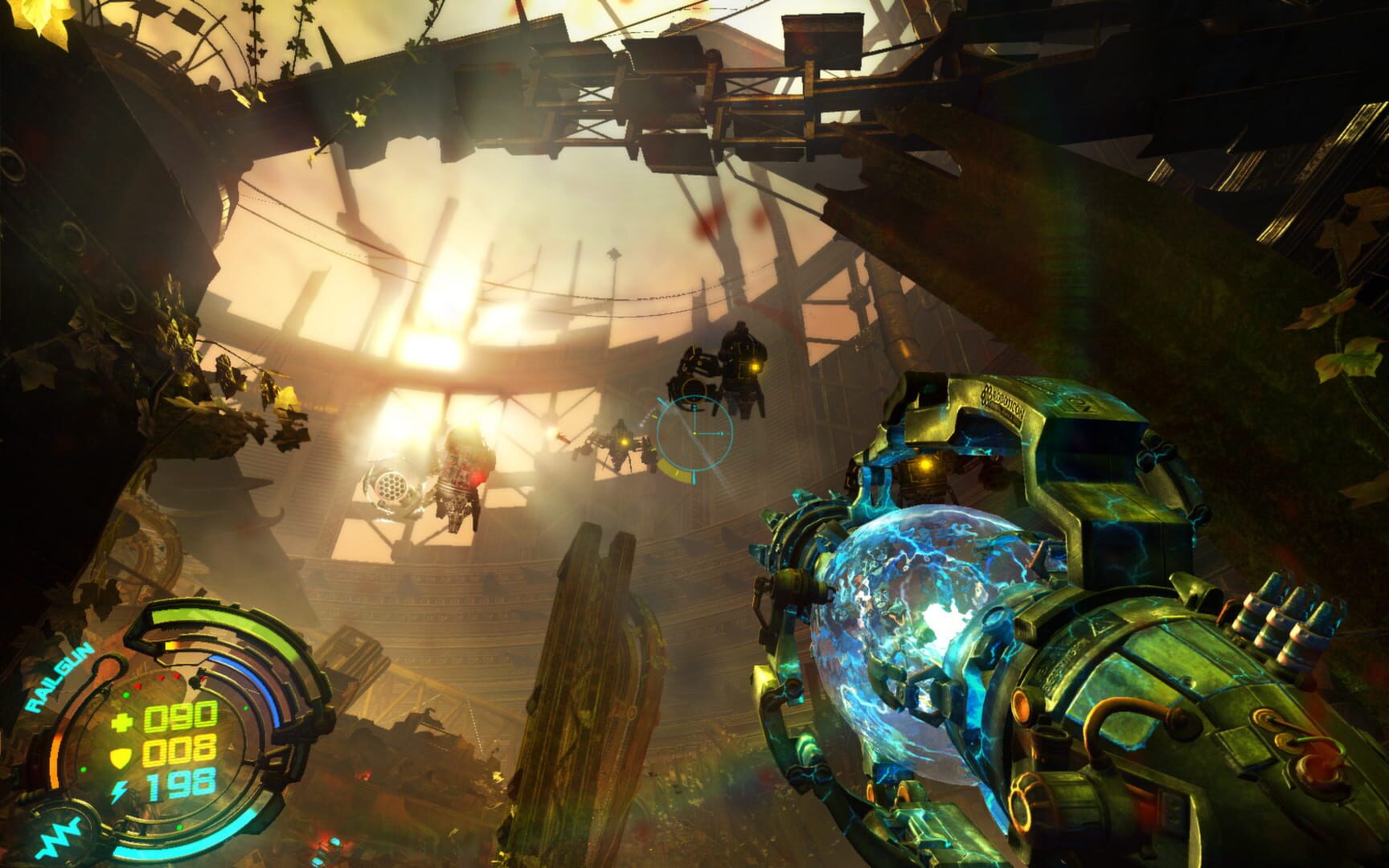This screenshot has height=868, width=1389.
Task: Select the health value reading 090
Action: click(x=180, y=717)
